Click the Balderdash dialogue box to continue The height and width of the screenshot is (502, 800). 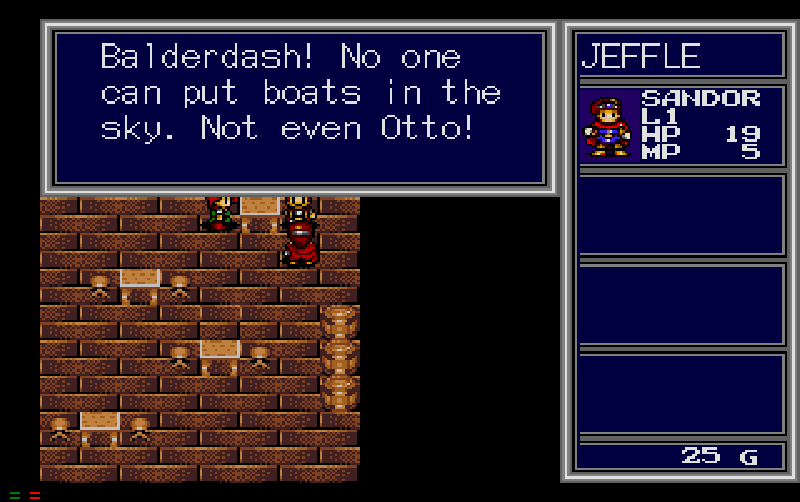point(299,108)
